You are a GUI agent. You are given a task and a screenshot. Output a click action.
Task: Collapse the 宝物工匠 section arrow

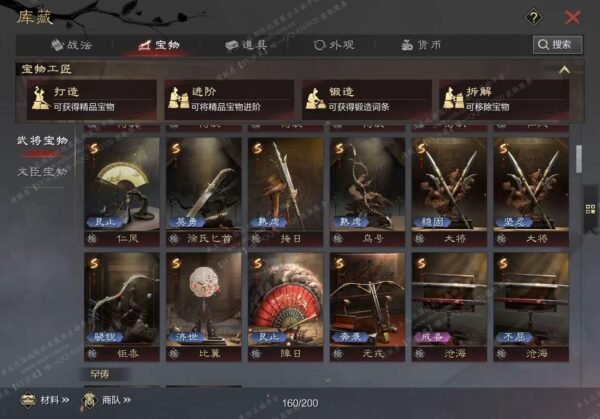564,70
